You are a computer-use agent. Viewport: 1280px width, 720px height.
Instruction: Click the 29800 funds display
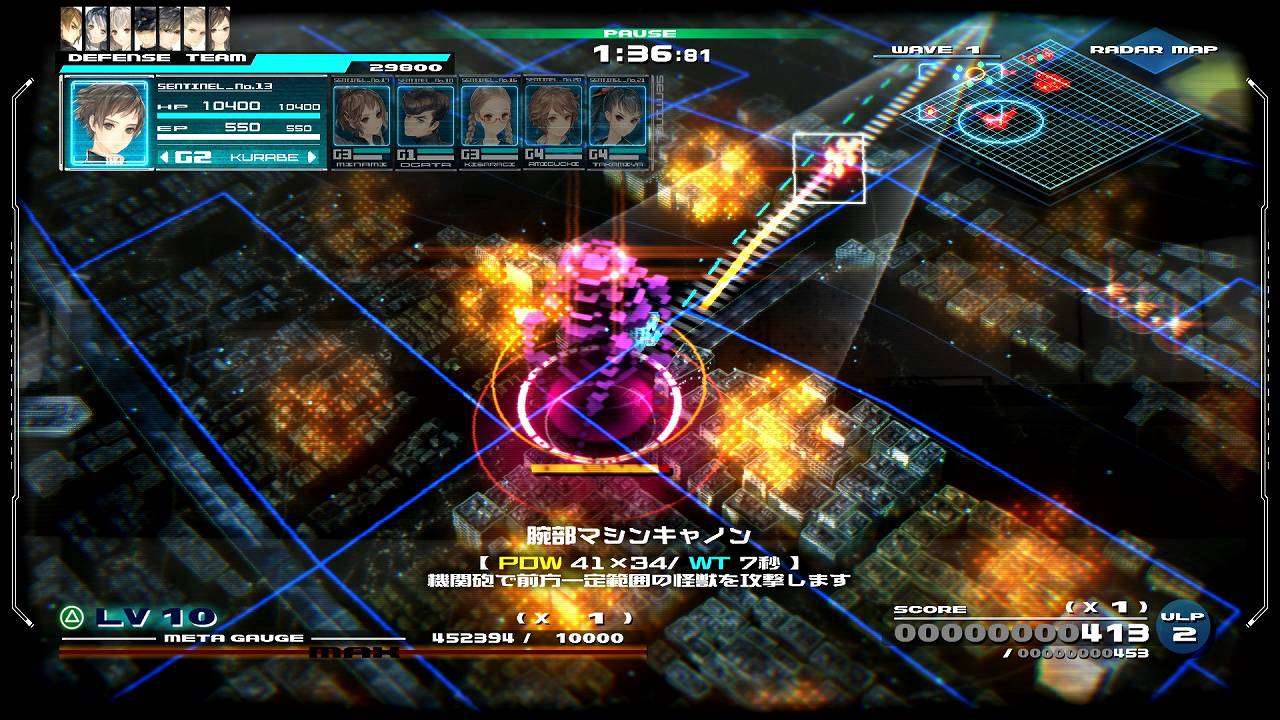tap(404, 67)
